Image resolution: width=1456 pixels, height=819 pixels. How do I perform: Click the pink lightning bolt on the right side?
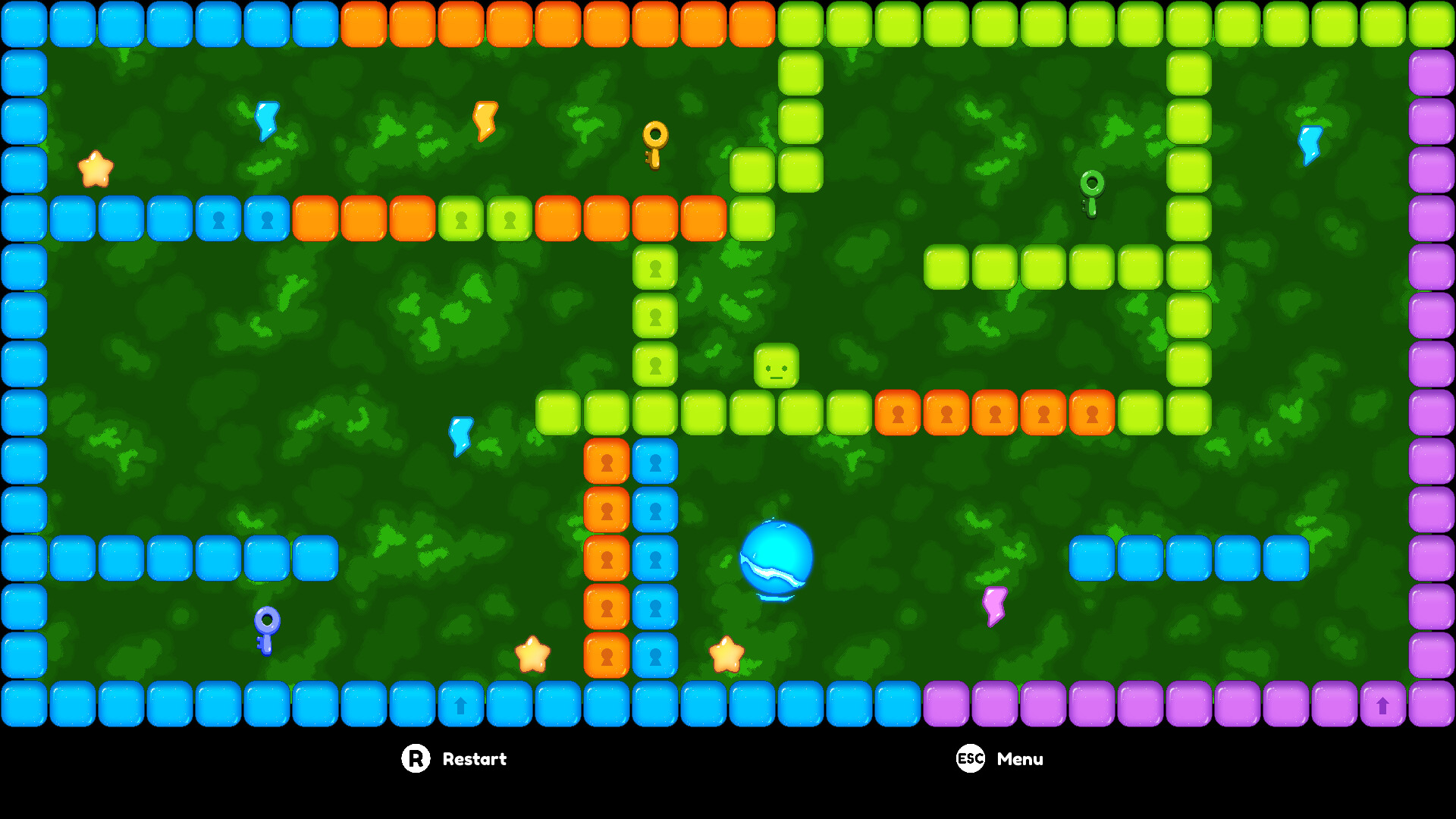(994, 605)
